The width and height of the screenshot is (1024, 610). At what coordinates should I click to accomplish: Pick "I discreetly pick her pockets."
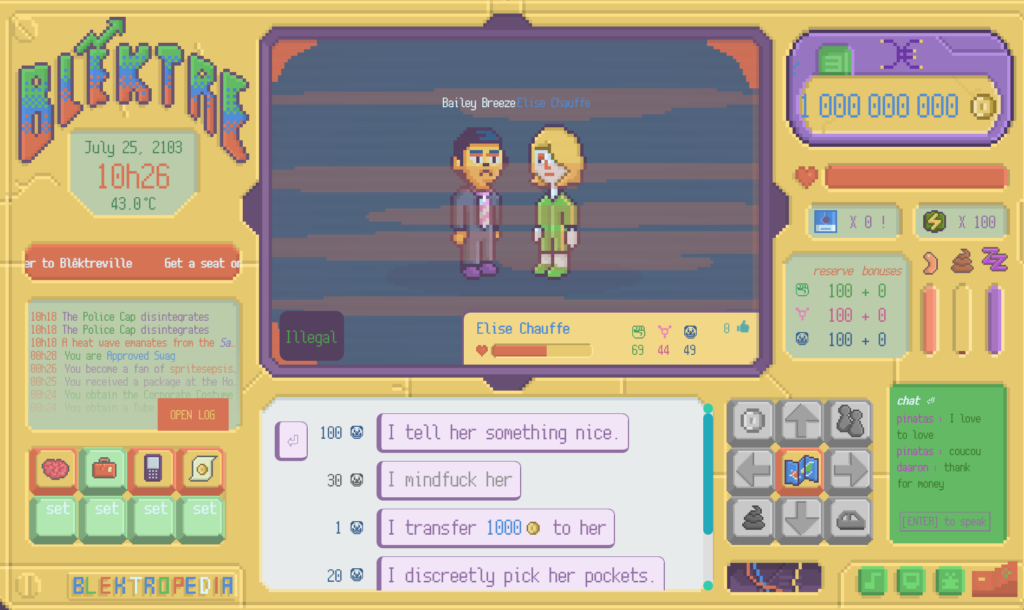coord(520,575)
